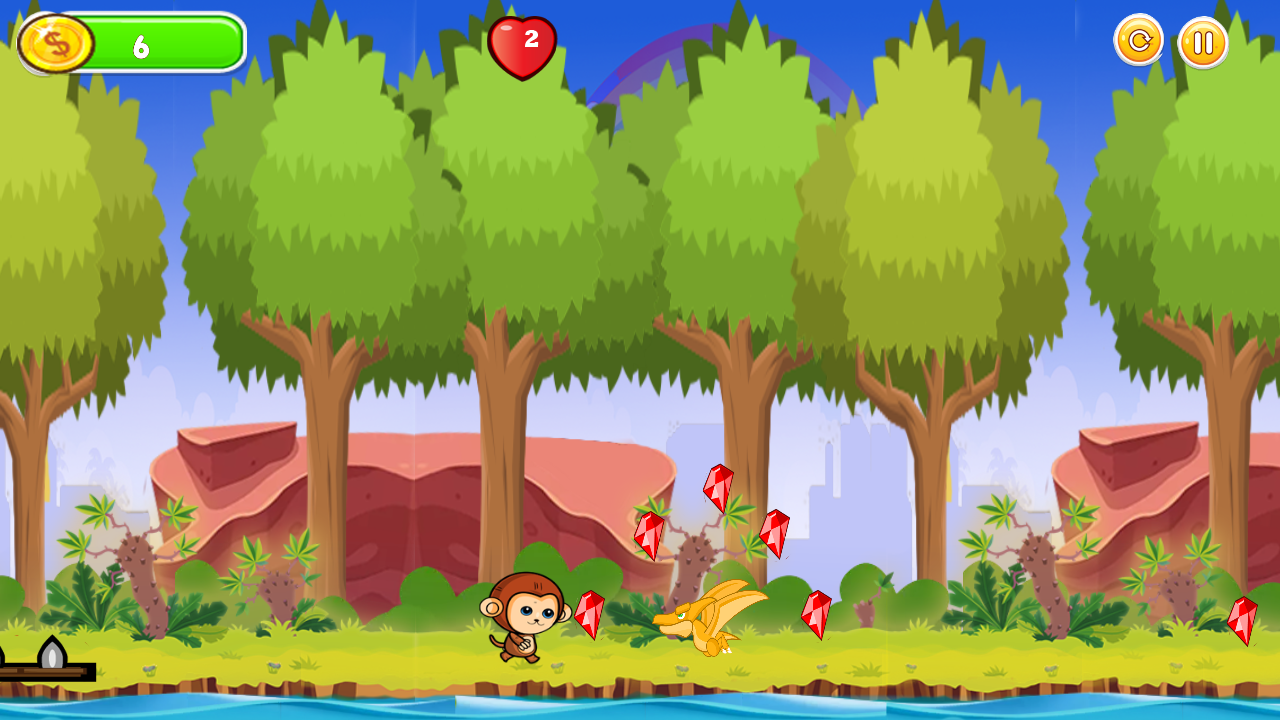Screen dimensions: 1280x720
Task: Click the spike trap on the wooden plank
Action: tap(52, 652)
